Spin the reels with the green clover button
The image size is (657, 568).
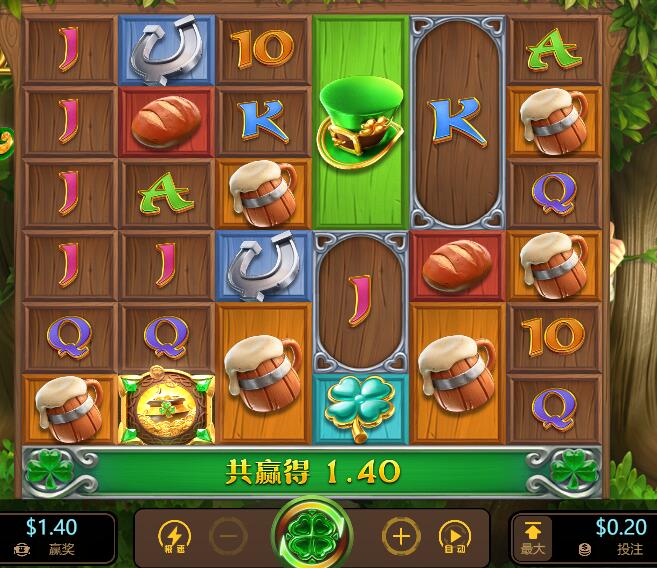point(313,537)
